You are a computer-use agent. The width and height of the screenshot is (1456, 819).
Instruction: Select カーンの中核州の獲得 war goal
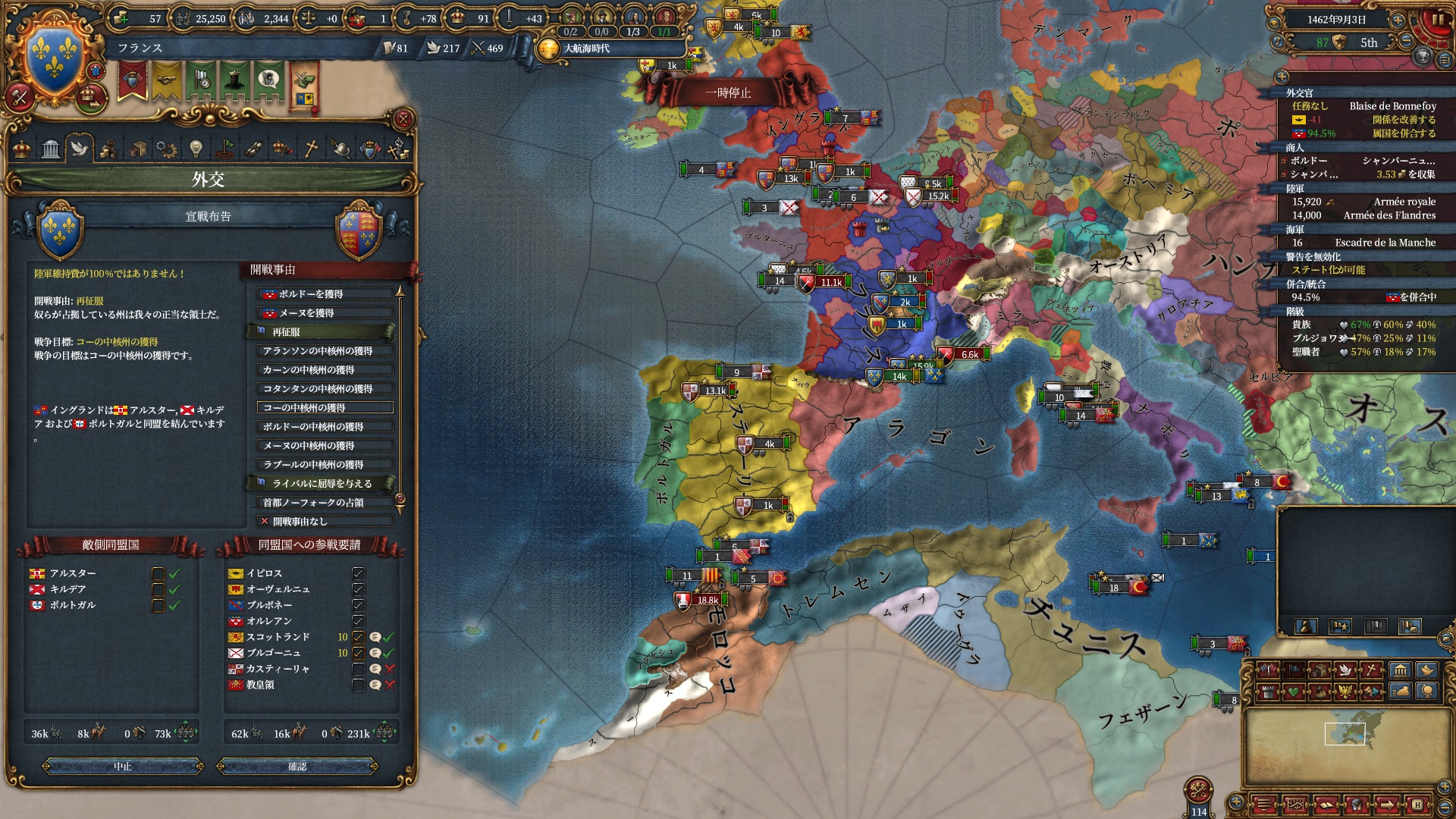325,370
